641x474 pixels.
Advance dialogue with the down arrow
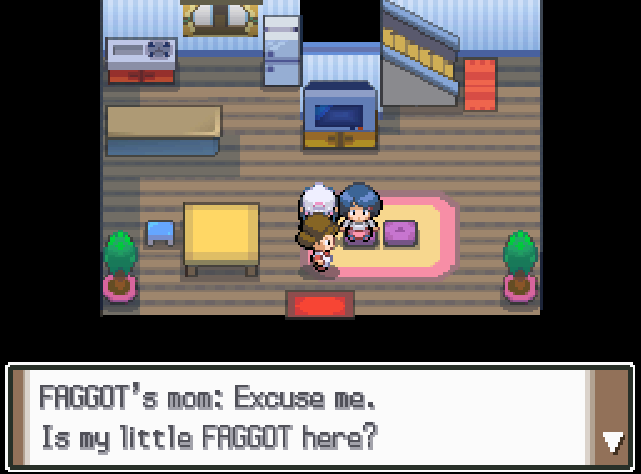[x=613, y=441]
